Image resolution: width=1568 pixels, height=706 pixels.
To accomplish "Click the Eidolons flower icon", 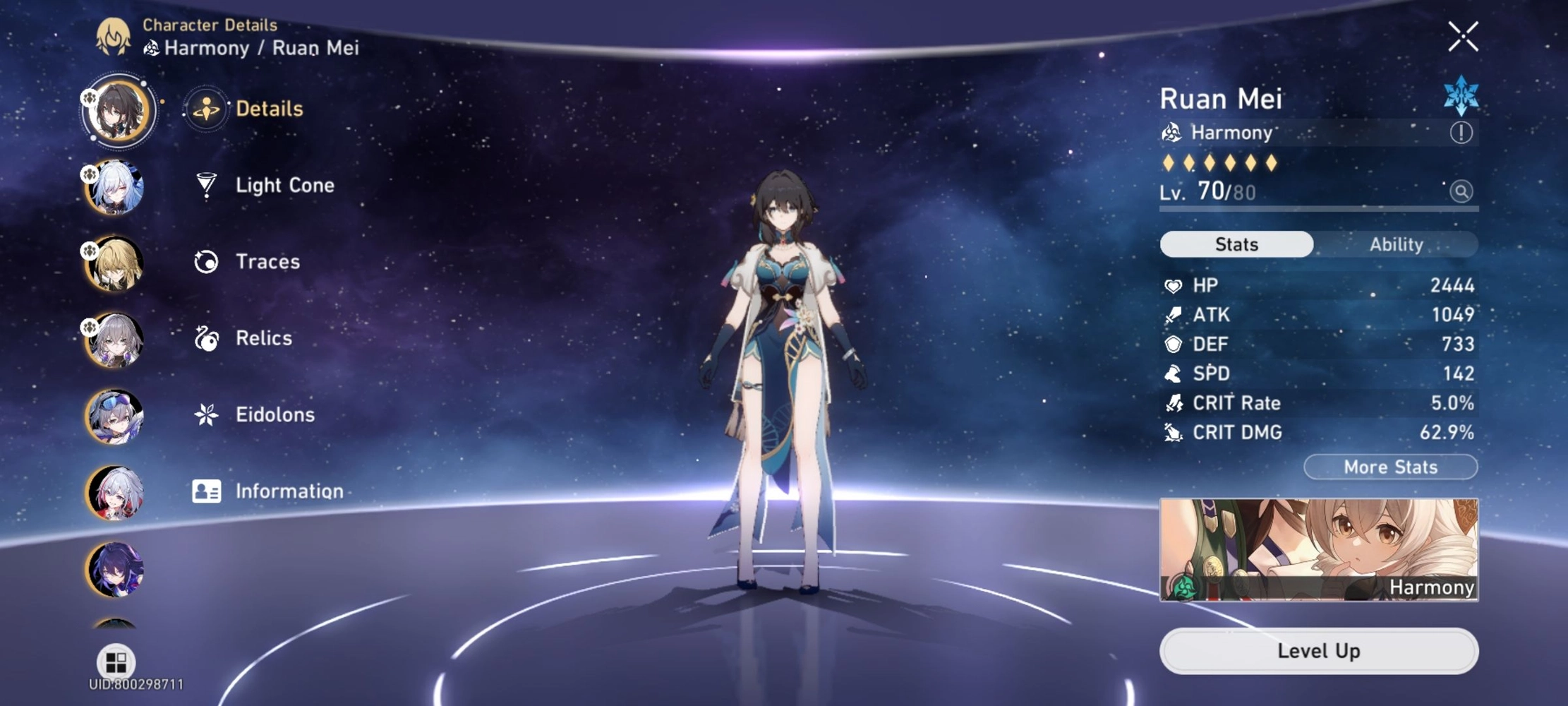I will 207,414.
